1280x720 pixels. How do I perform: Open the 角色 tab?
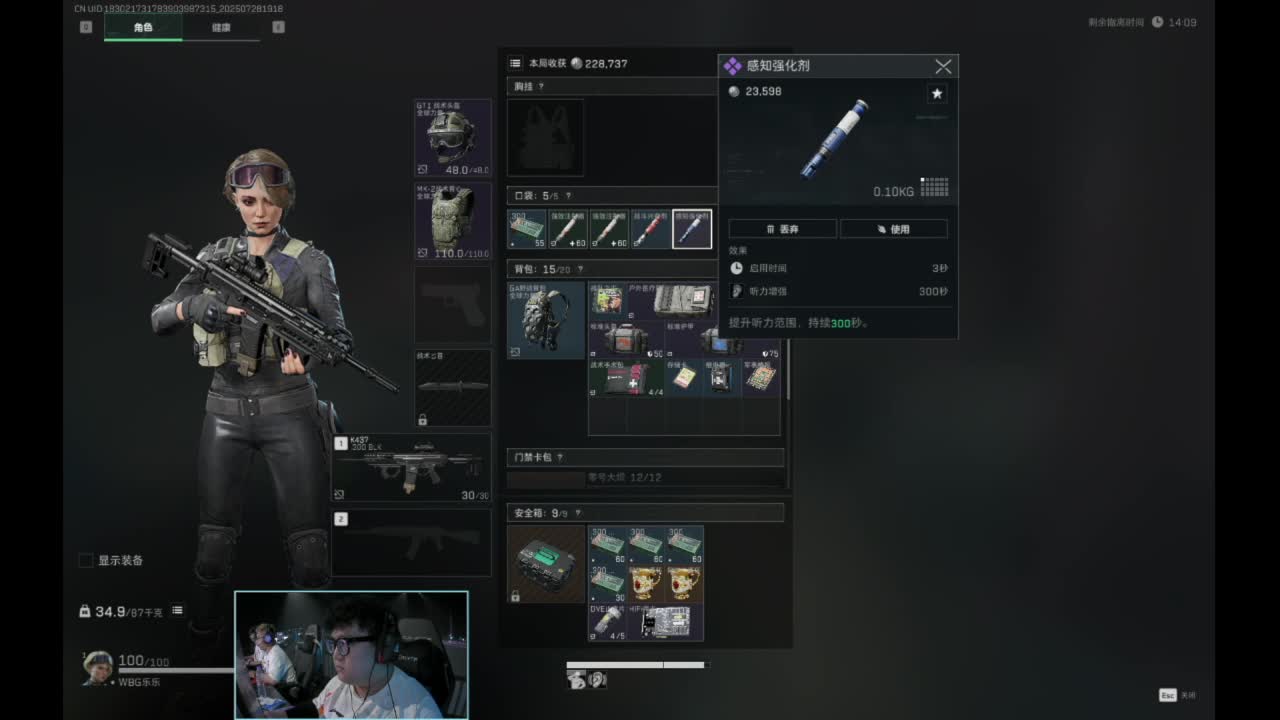[143, 28]
